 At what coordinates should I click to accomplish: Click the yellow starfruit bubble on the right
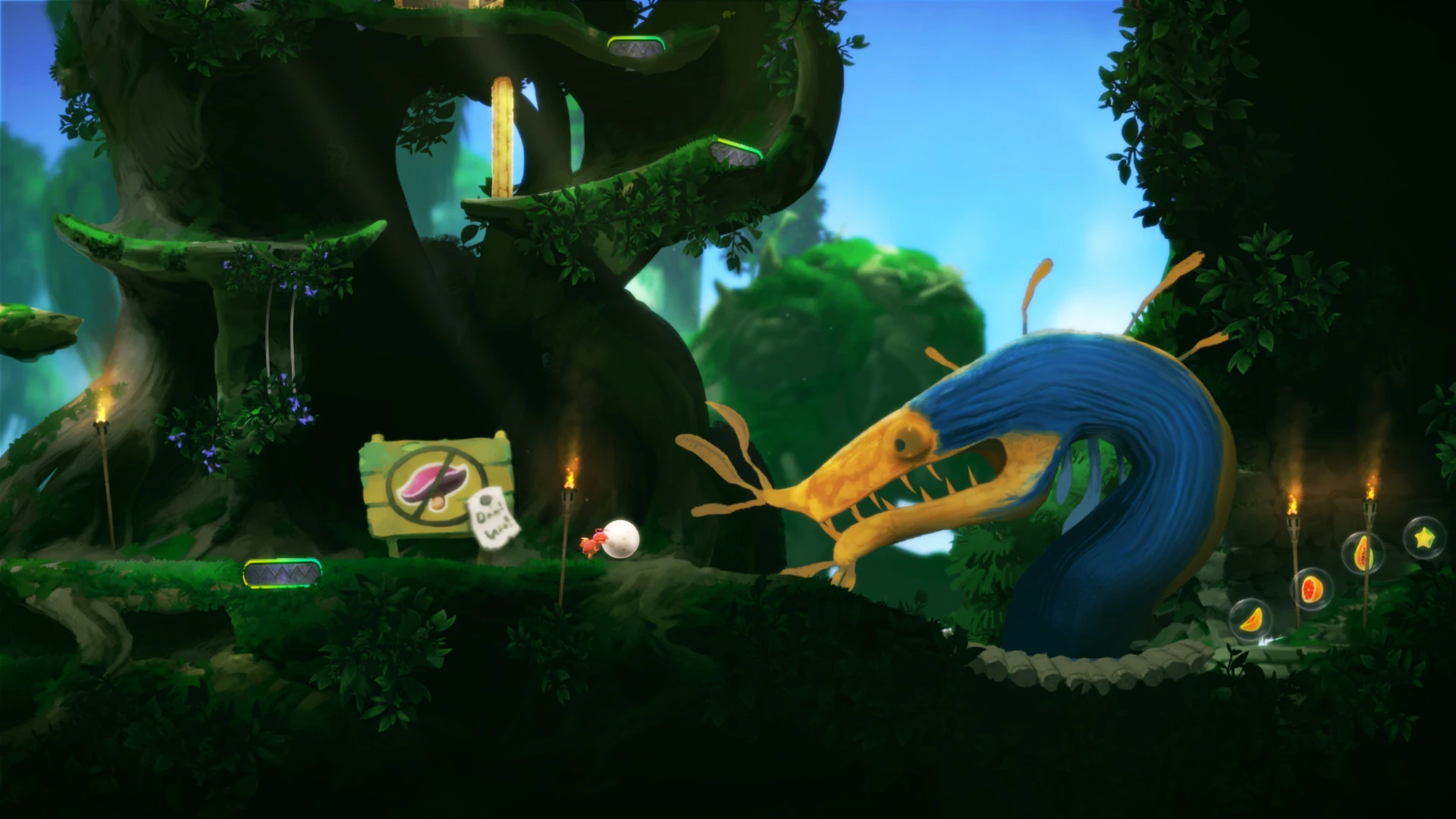click(x=1424, y=537)
